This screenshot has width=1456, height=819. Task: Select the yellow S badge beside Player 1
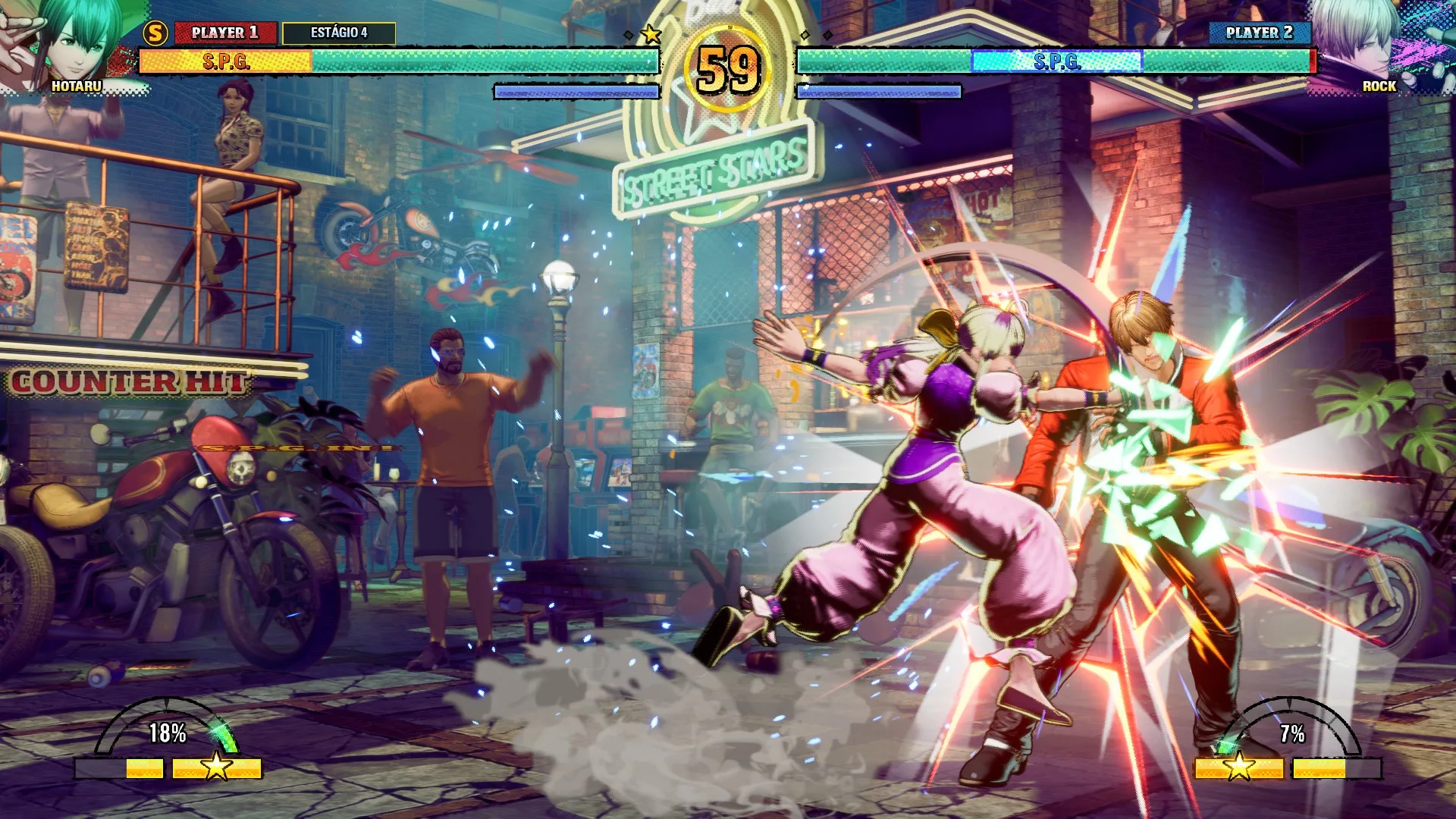click(155, 33)
